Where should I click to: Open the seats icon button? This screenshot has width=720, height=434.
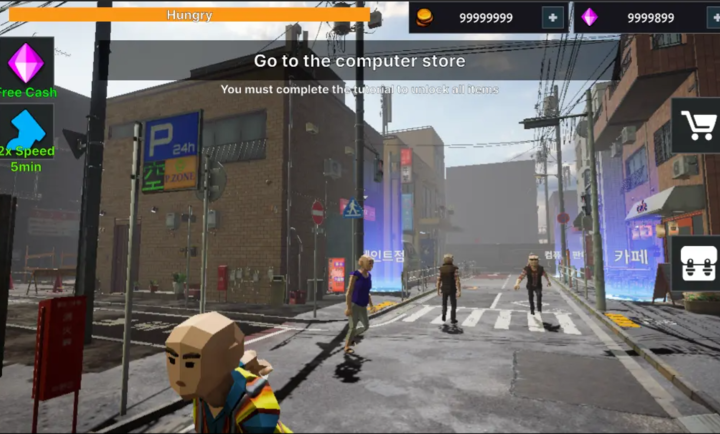(697, 263)
